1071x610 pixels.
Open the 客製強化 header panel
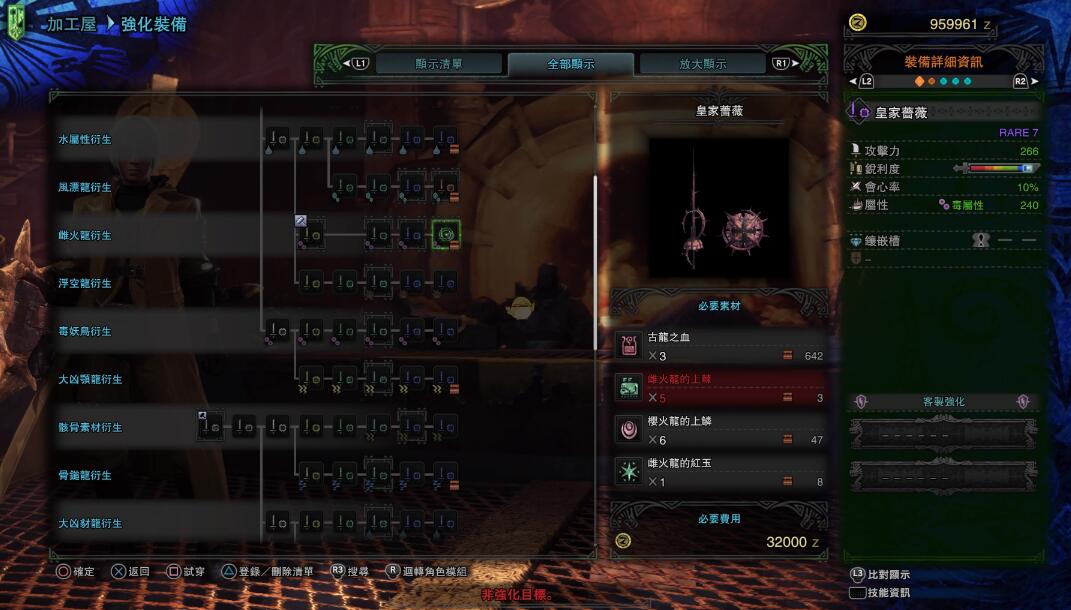pos(943,402)
